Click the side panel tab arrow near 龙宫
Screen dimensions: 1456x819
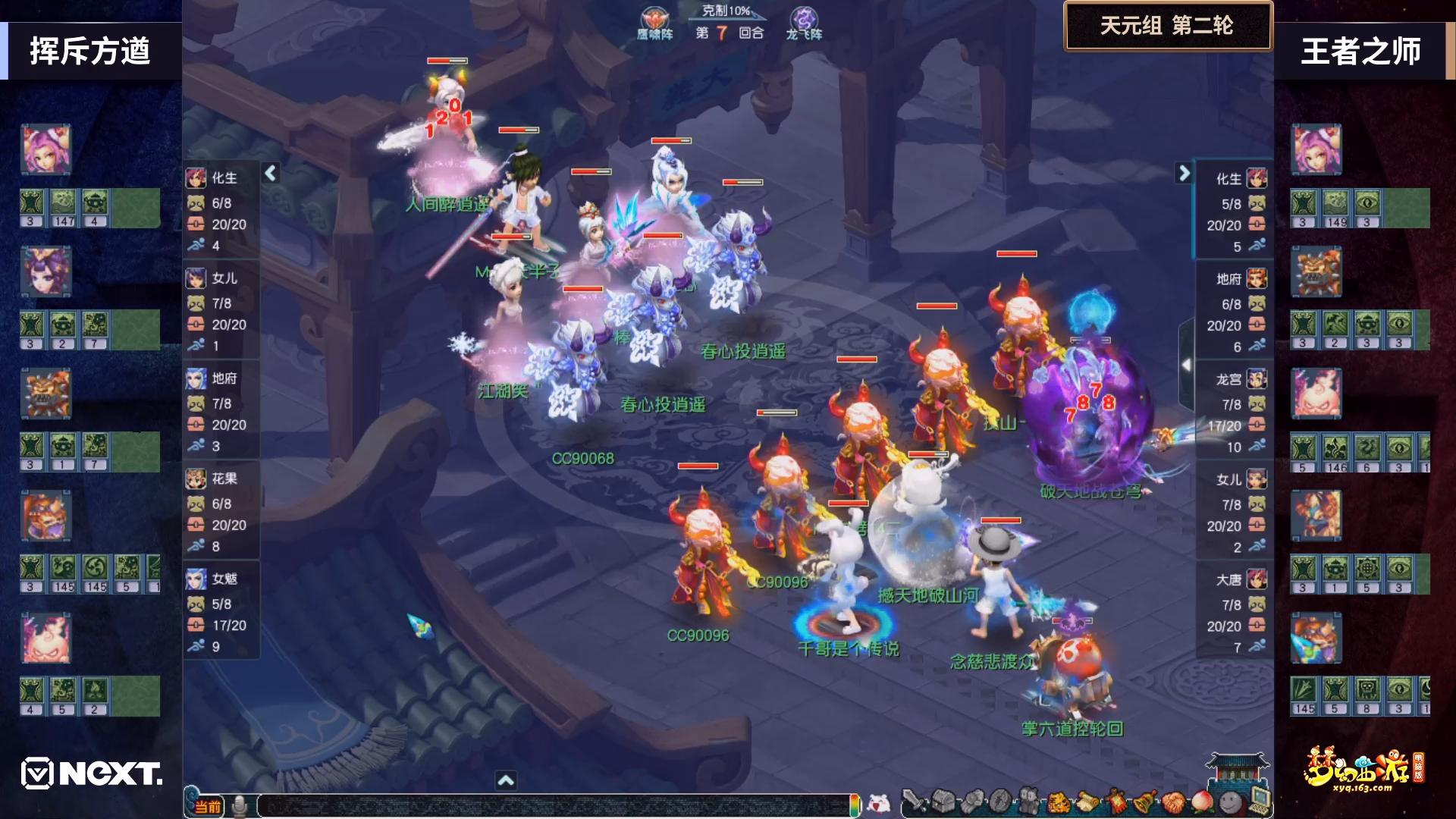click(1186, 365)
